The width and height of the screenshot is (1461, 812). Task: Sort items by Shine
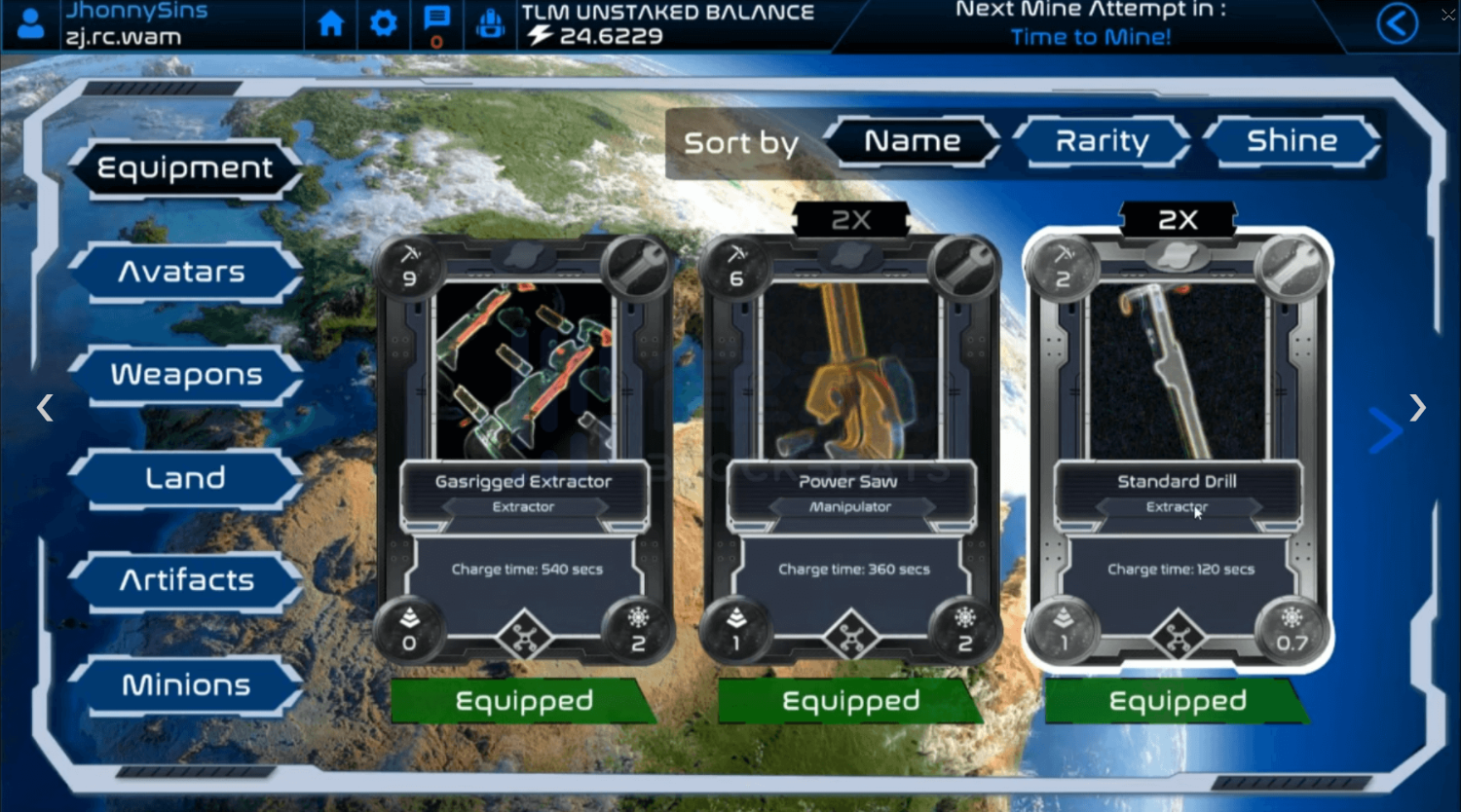click(x=1292, y=142)
